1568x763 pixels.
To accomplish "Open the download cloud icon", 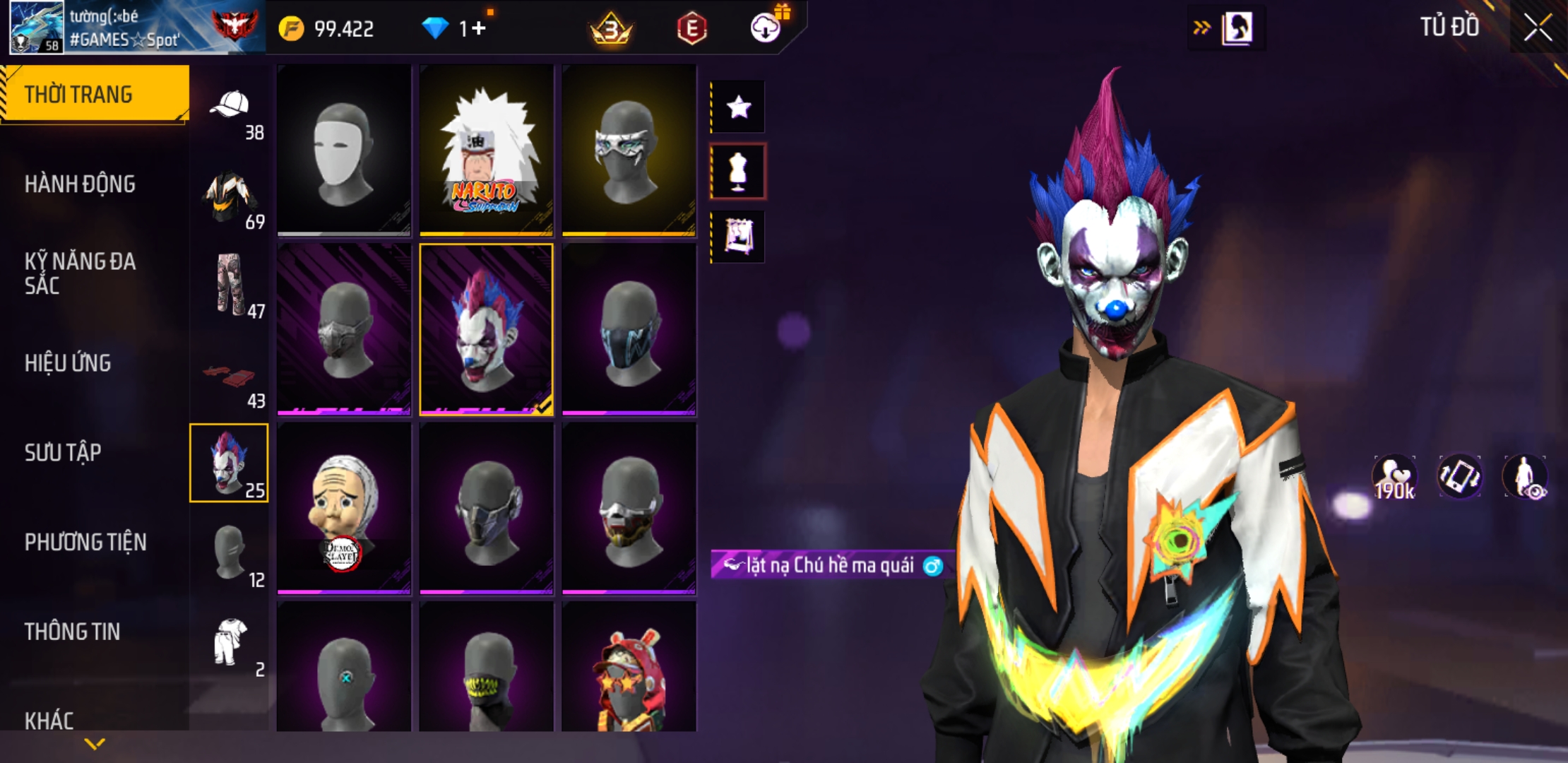I will pyautogui.click(x=765, y=28).
